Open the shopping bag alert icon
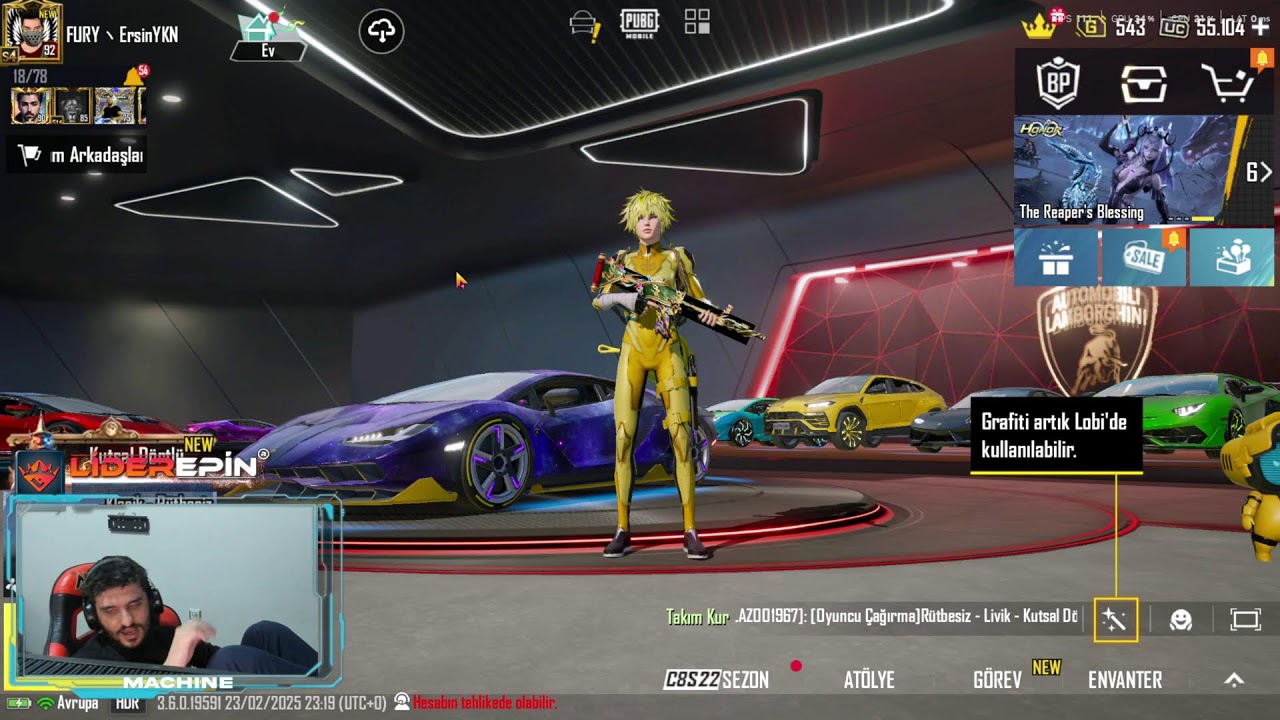 point(584,24)
